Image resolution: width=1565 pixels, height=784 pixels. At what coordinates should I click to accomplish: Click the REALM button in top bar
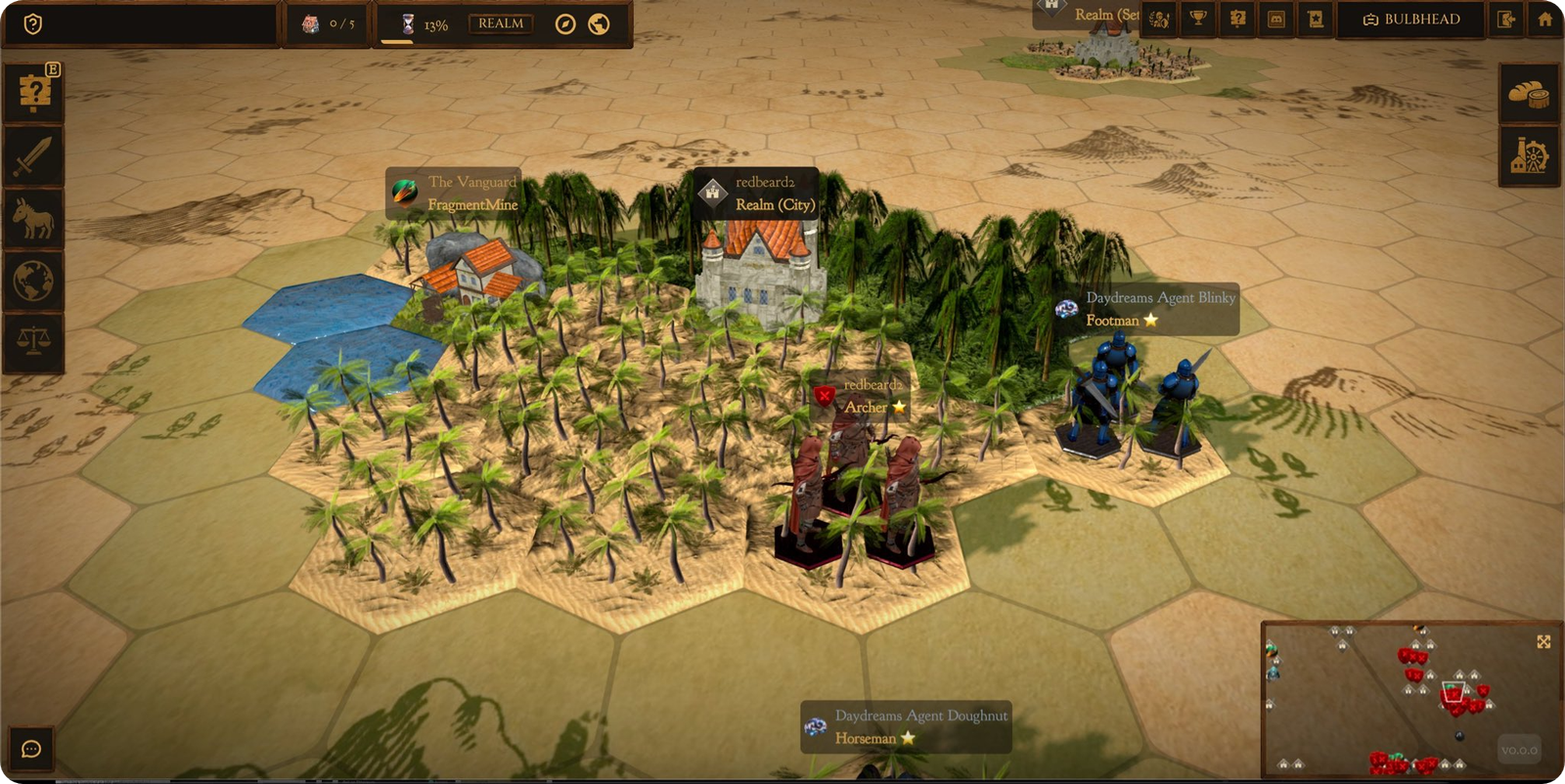click(501, 23)
